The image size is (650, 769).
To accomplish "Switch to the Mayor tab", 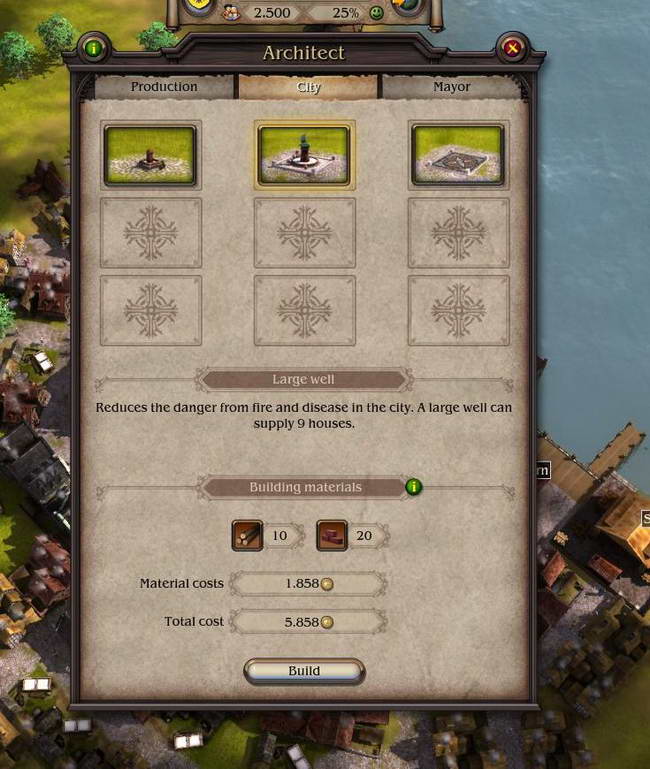I will pos(452,87).
